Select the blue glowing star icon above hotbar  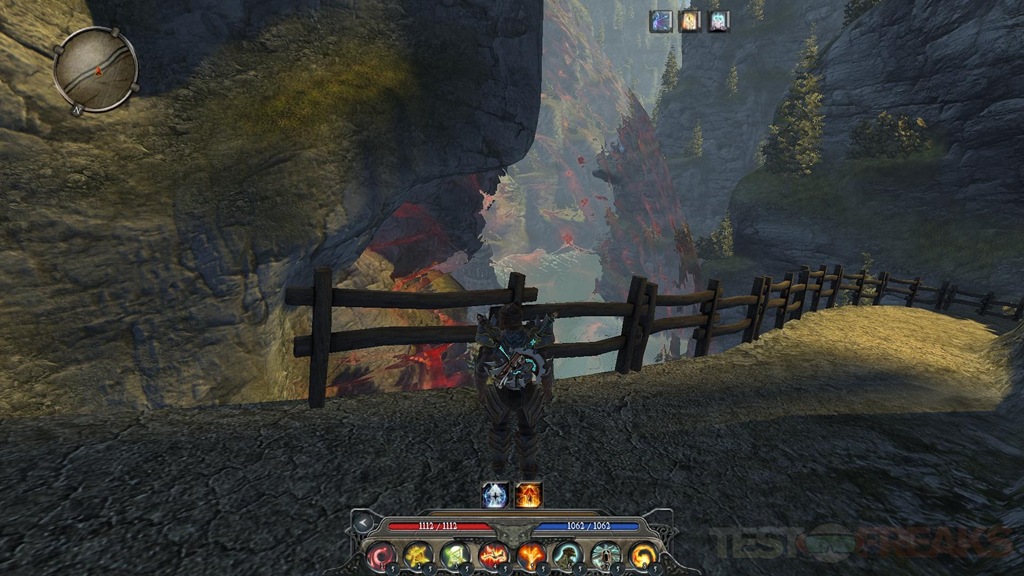pos(495,494)
